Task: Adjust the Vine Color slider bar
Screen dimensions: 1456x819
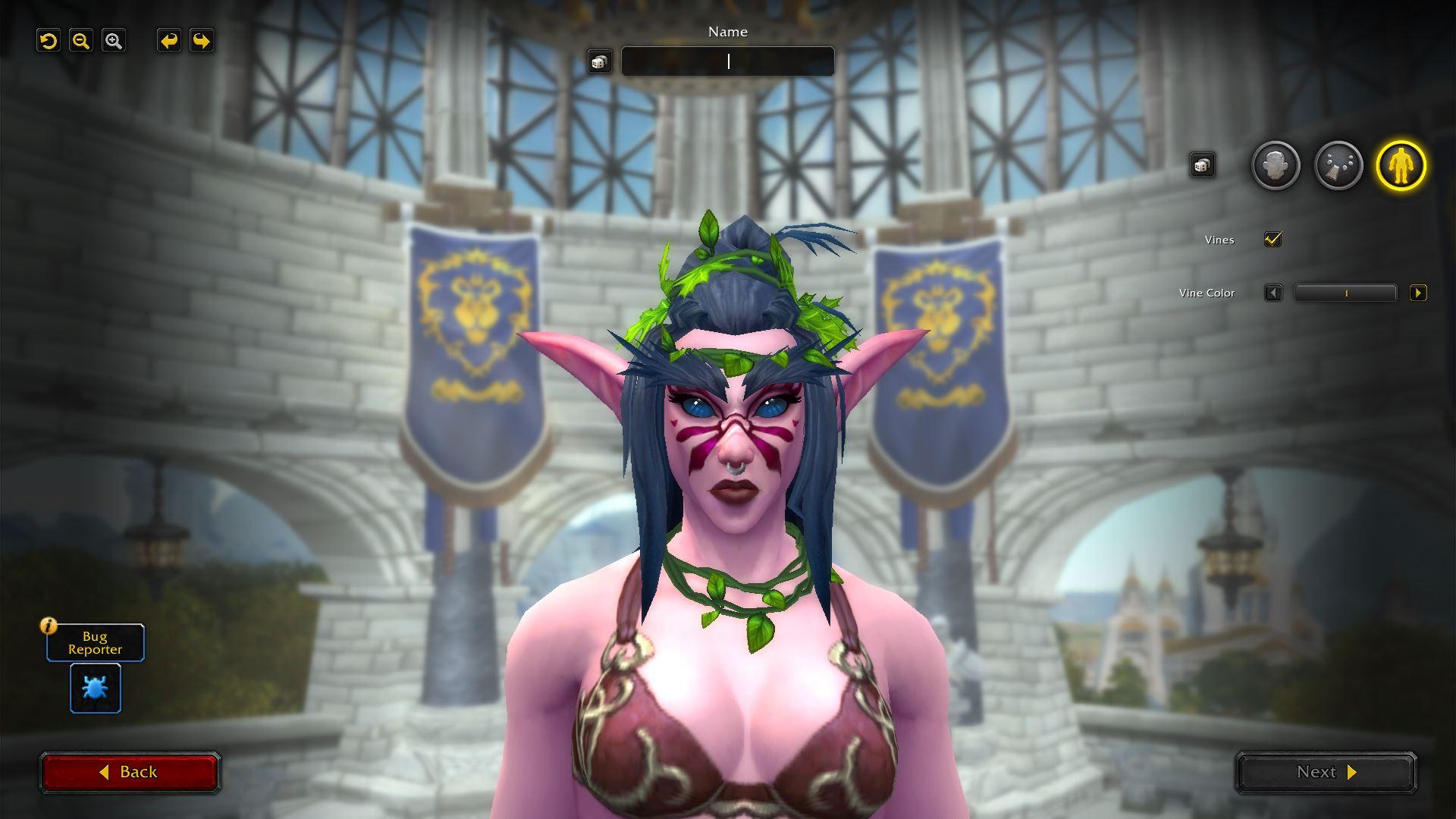Action: pos(1345,293)
